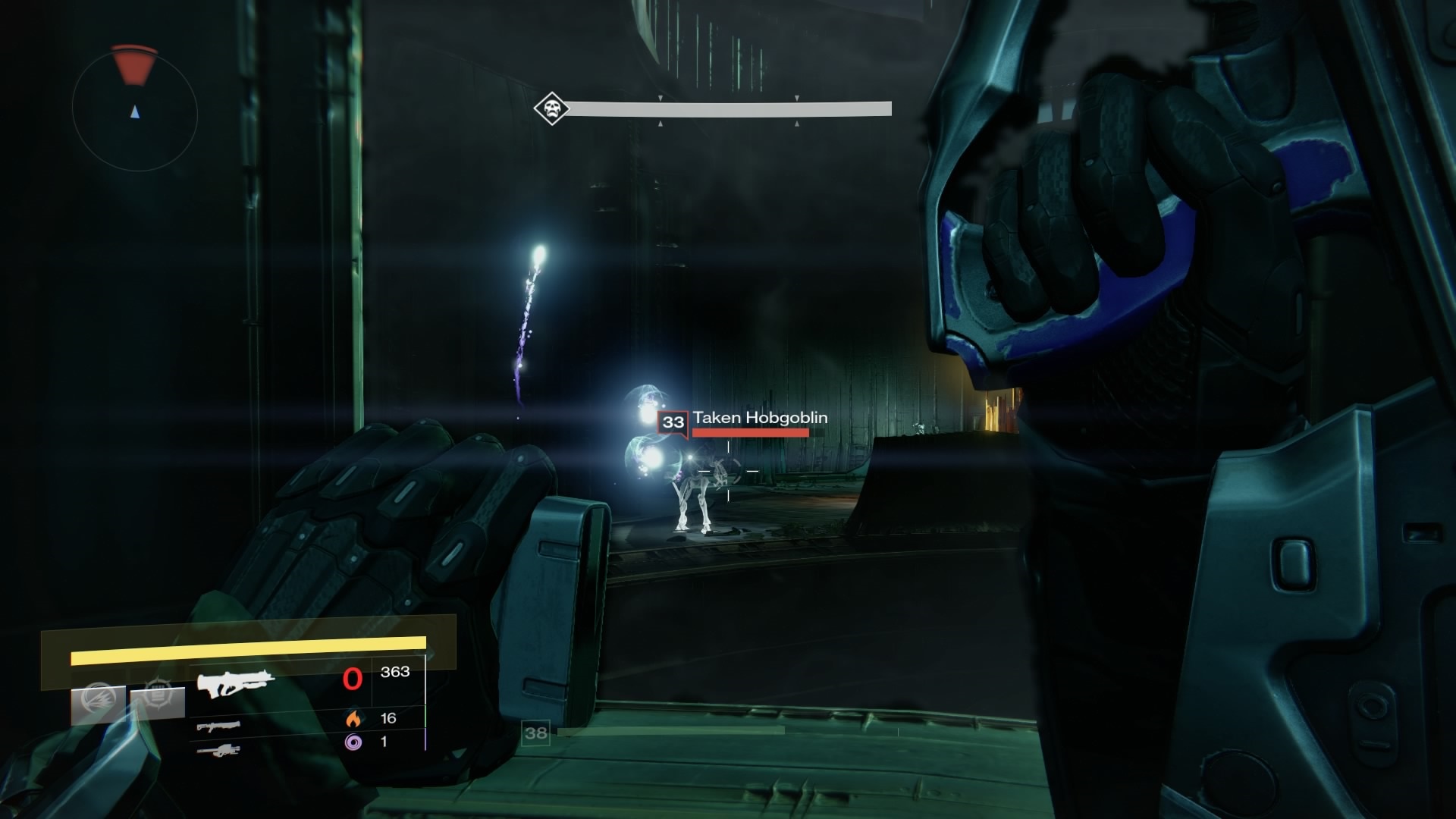Image resolution: width=1456 pixels, height=819 pixels.
Task: Switch to the heavy weapon icon
Action: click(x=218, y=750)
